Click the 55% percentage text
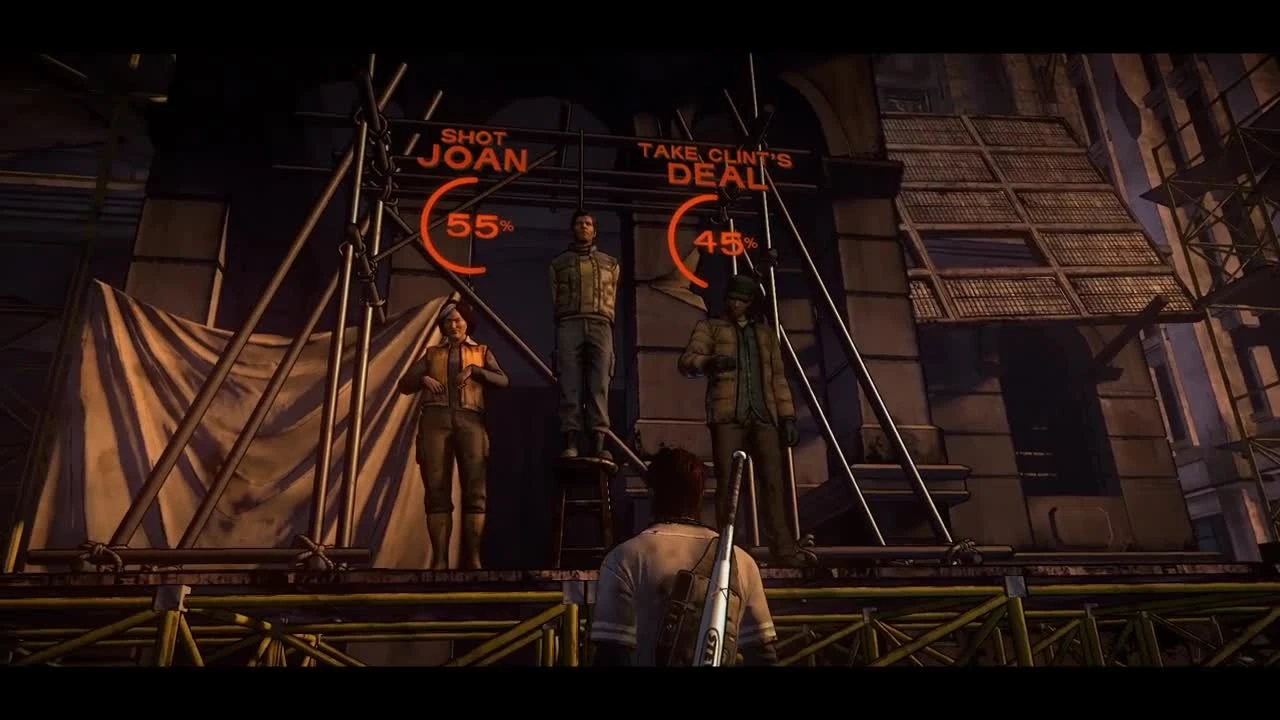Viewport: 1280px width, 720px height. point(480,228)
